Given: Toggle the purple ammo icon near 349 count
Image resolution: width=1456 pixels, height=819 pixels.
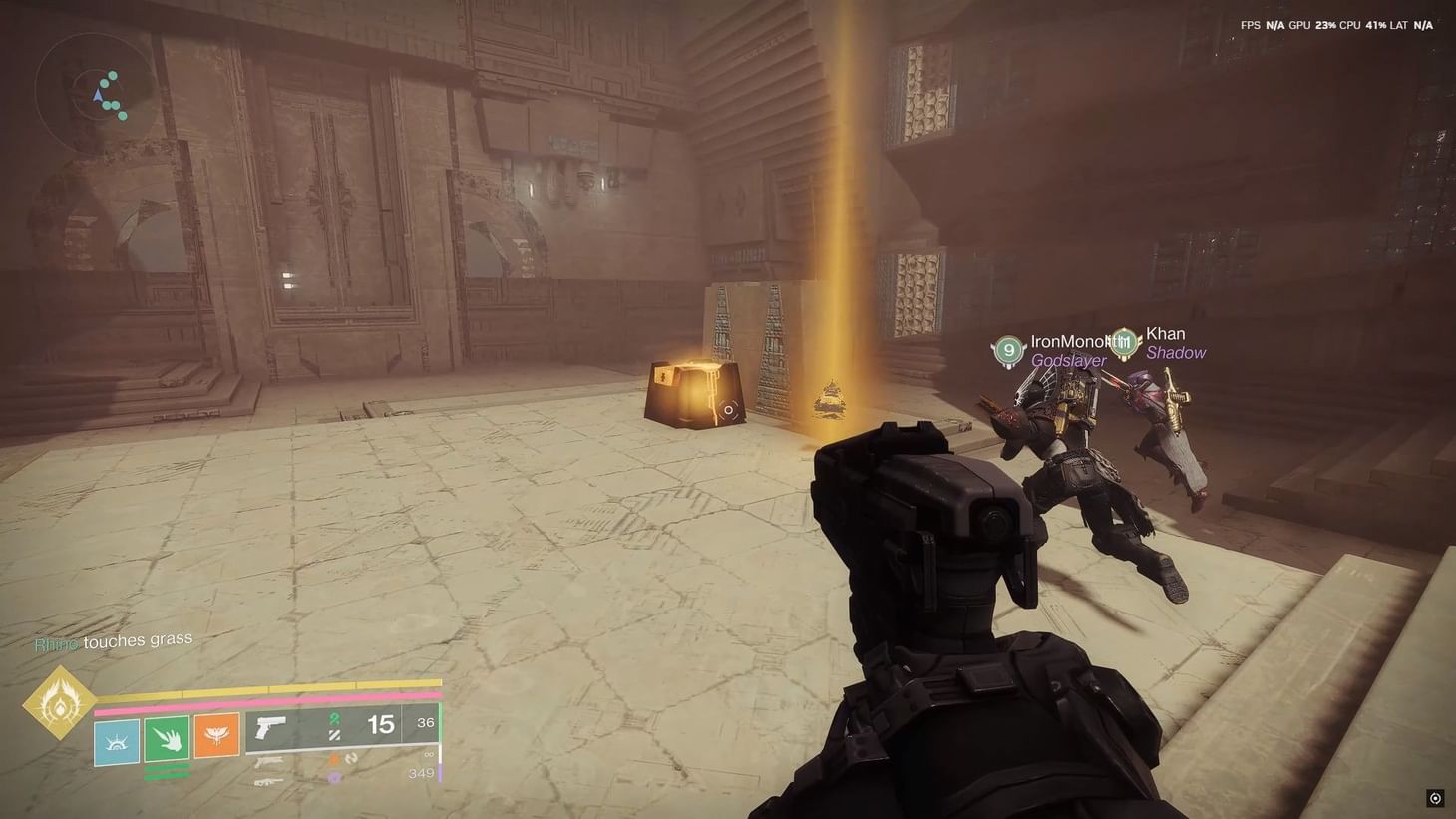Looking at the screenshot, I should [x=333, y=775].
